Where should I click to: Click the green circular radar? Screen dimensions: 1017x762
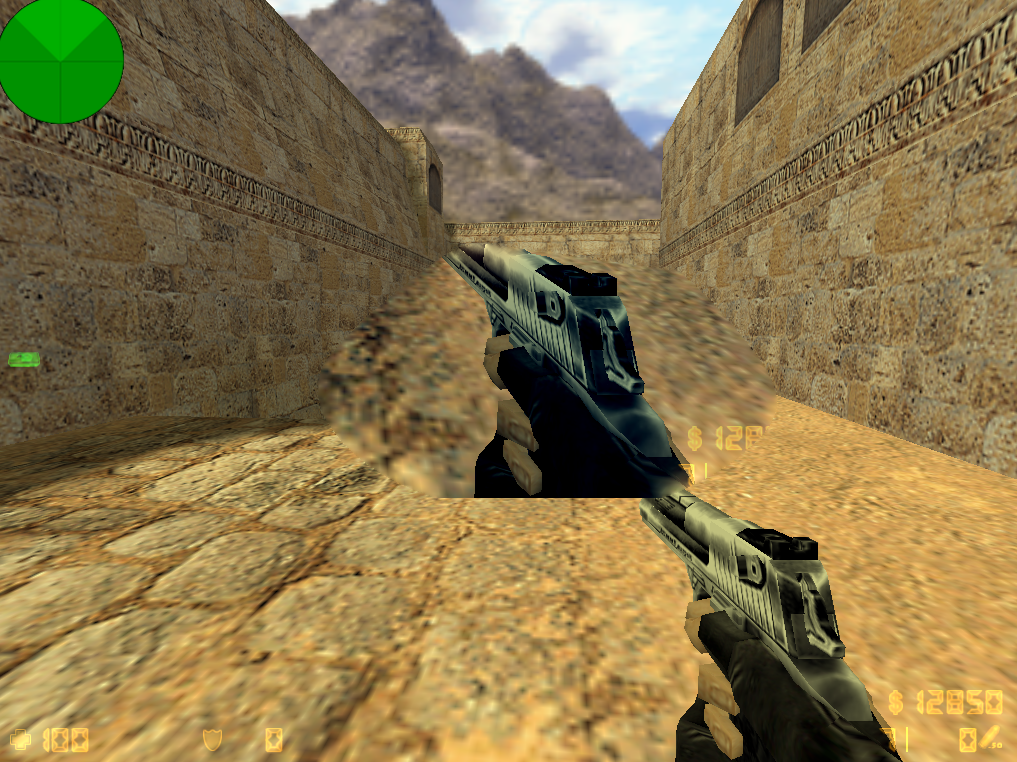click(x=61, y=61)
